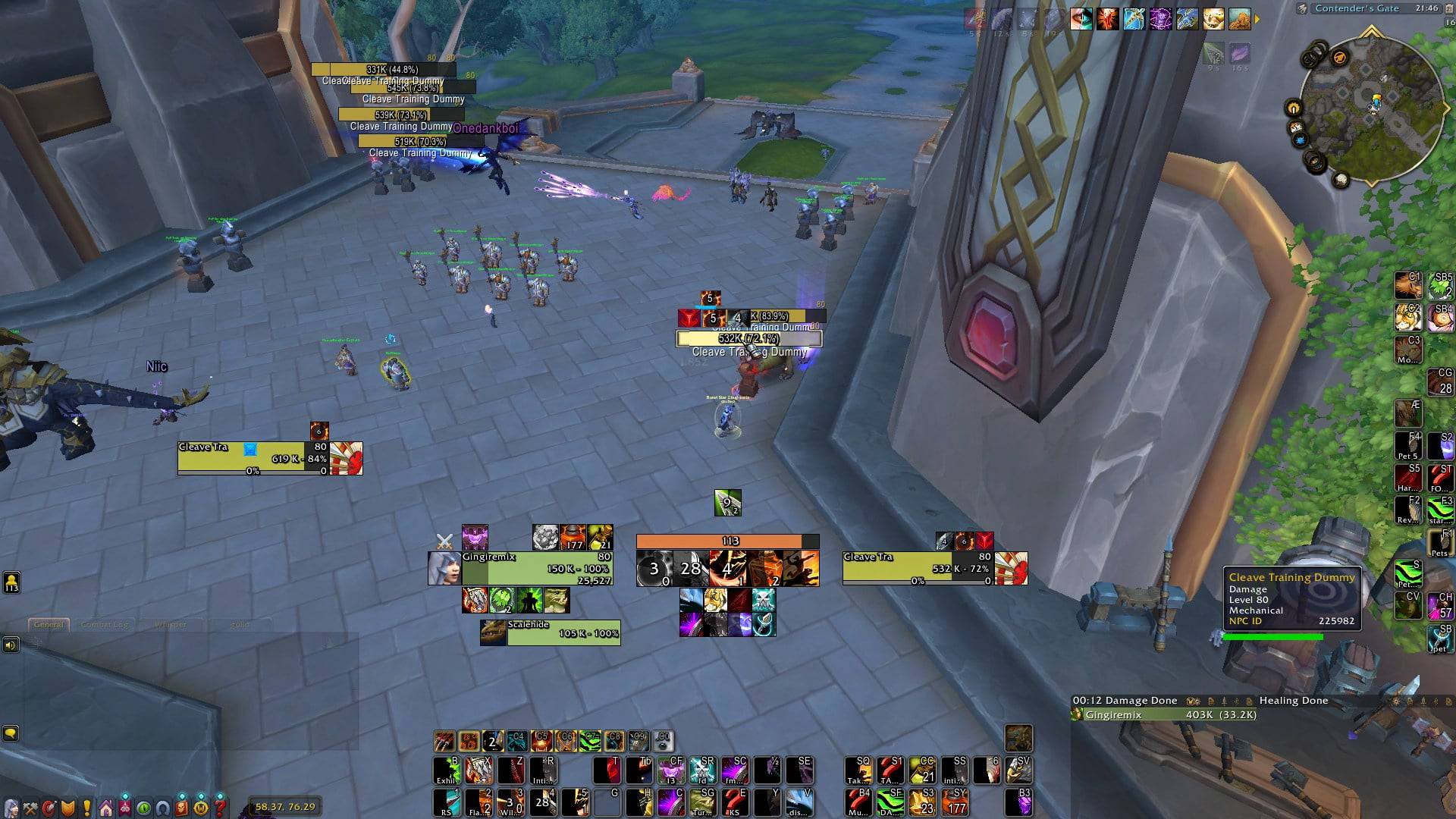Use the green striped ability bound to SF
The height and width of the screenshot is (819, 1456).
click(890, 802)
